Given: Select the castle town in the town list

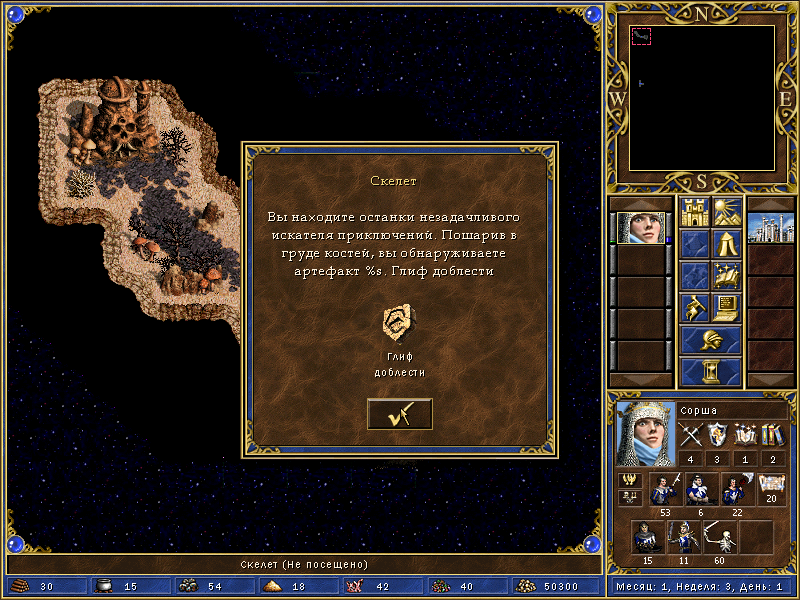Looking at the screenshot, I should pyautogui.click(x=770, y=228).
